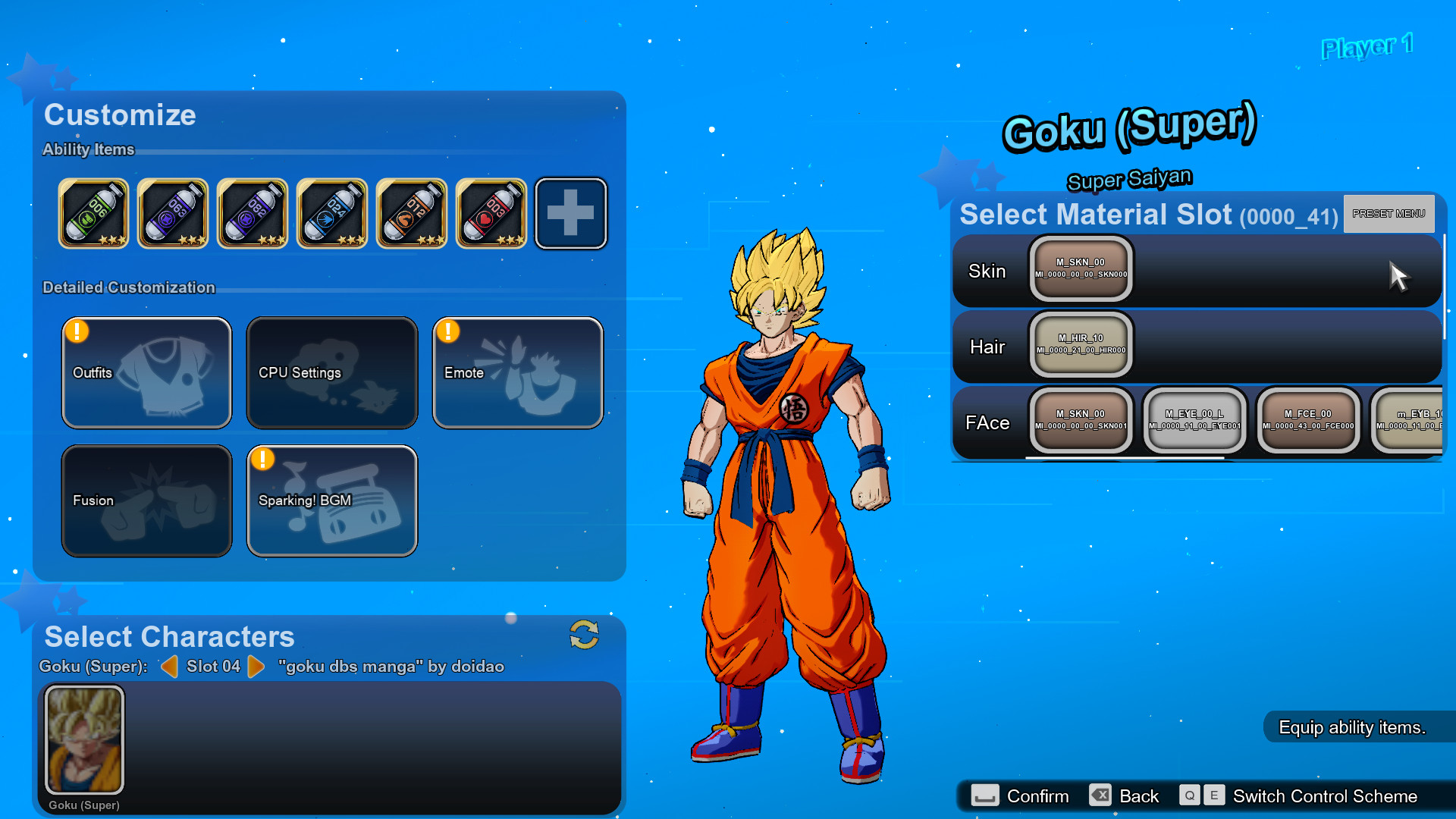Select the M_SKN_00 Skin material swatch
The width and height of the screenshot is (1456, 819).
tap(1080, 270)
